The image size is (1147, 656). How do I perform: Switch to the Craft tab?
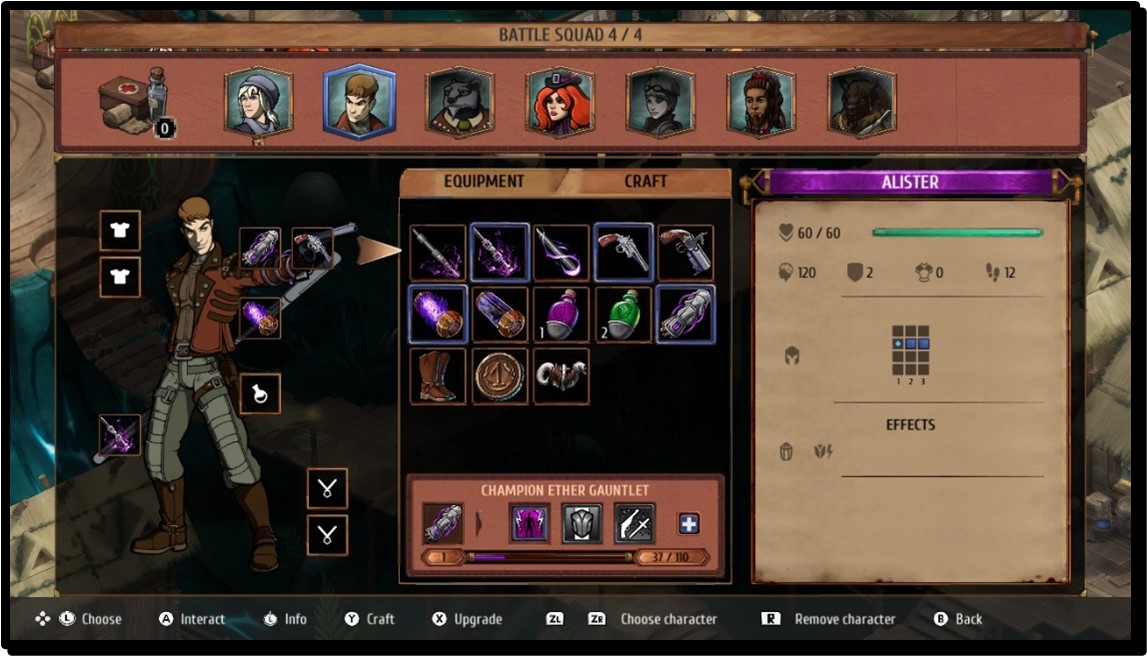[645, 182]
